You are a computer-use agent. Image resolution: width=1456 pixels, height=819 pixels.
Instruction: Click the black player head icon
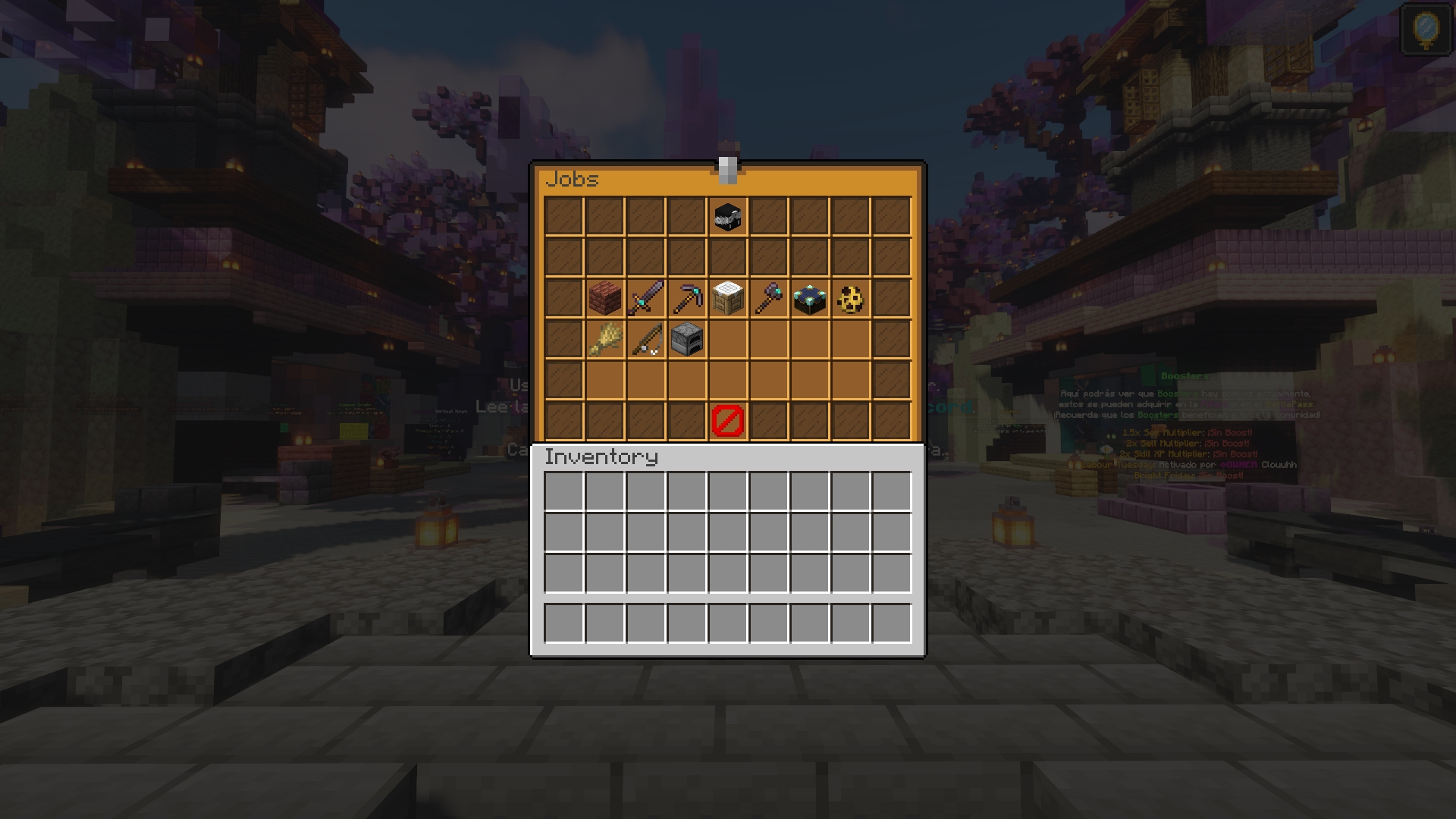[x=727, y=217]
